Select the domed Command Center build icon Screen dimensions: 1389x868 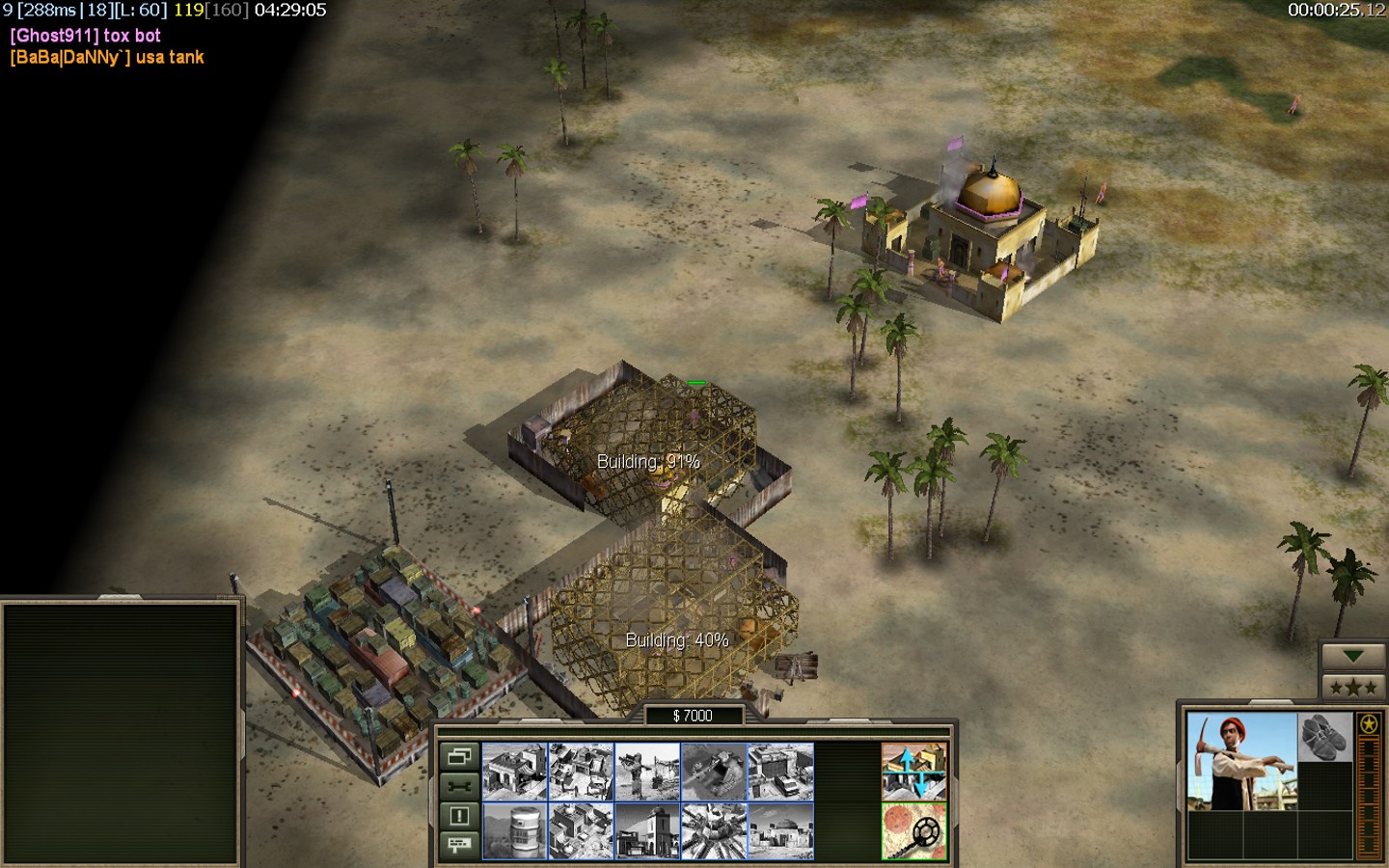(x=780, y=830)
